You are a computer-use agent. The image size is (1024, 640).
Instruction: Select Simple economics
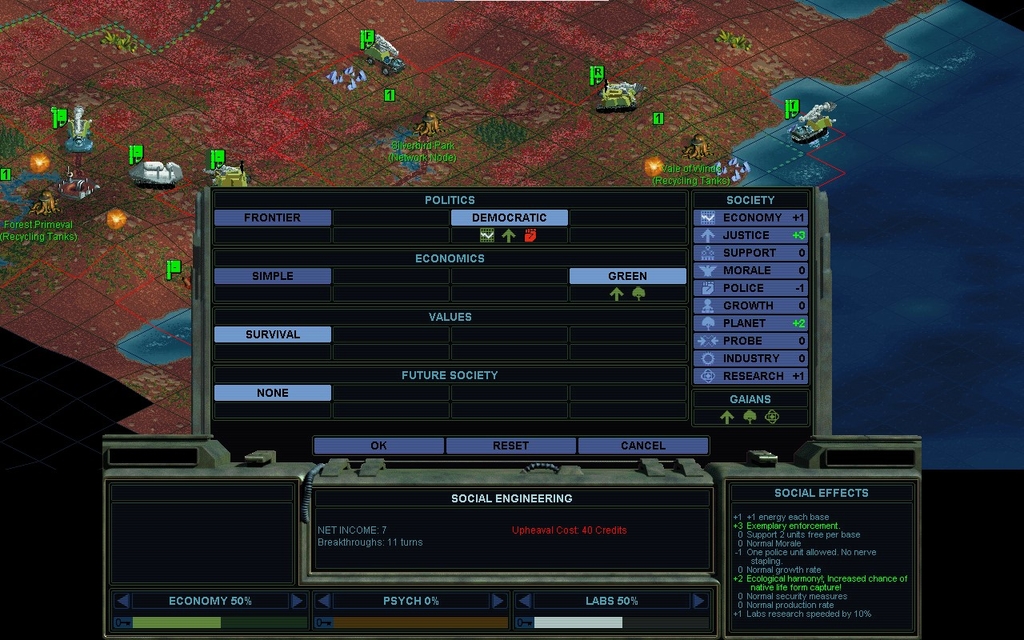click(272, 276)
